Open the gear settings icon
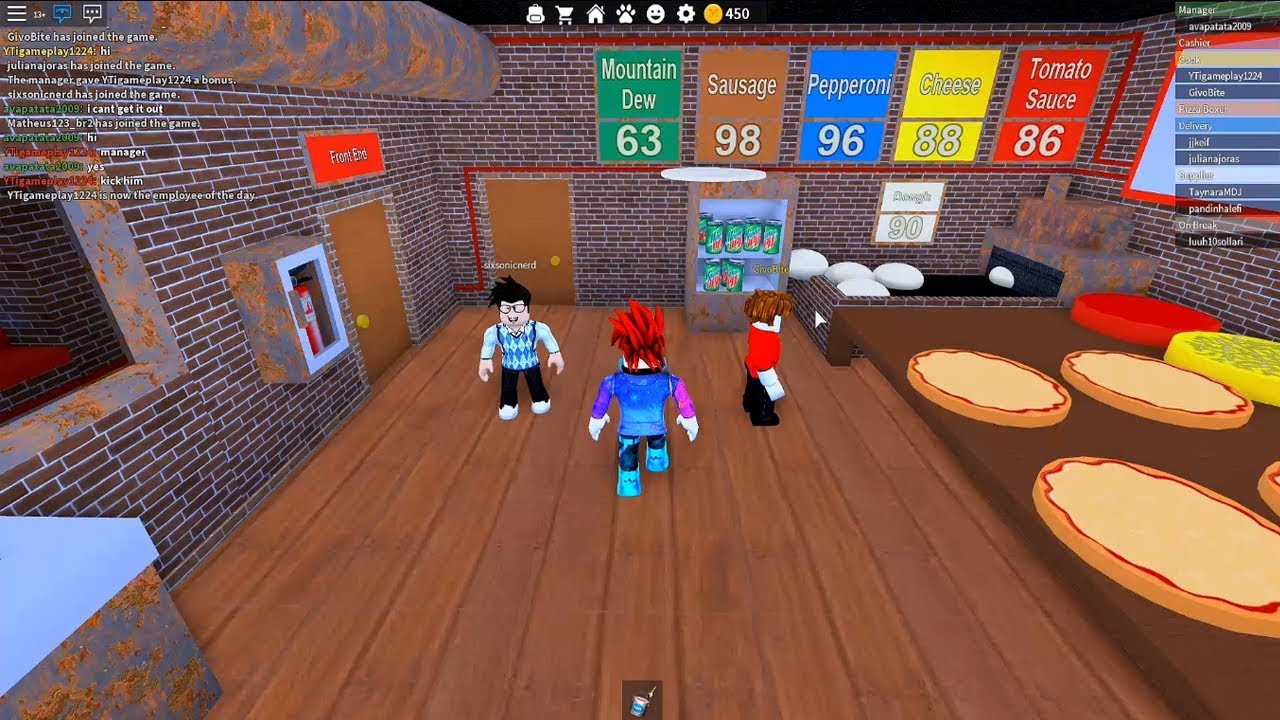 684,13
